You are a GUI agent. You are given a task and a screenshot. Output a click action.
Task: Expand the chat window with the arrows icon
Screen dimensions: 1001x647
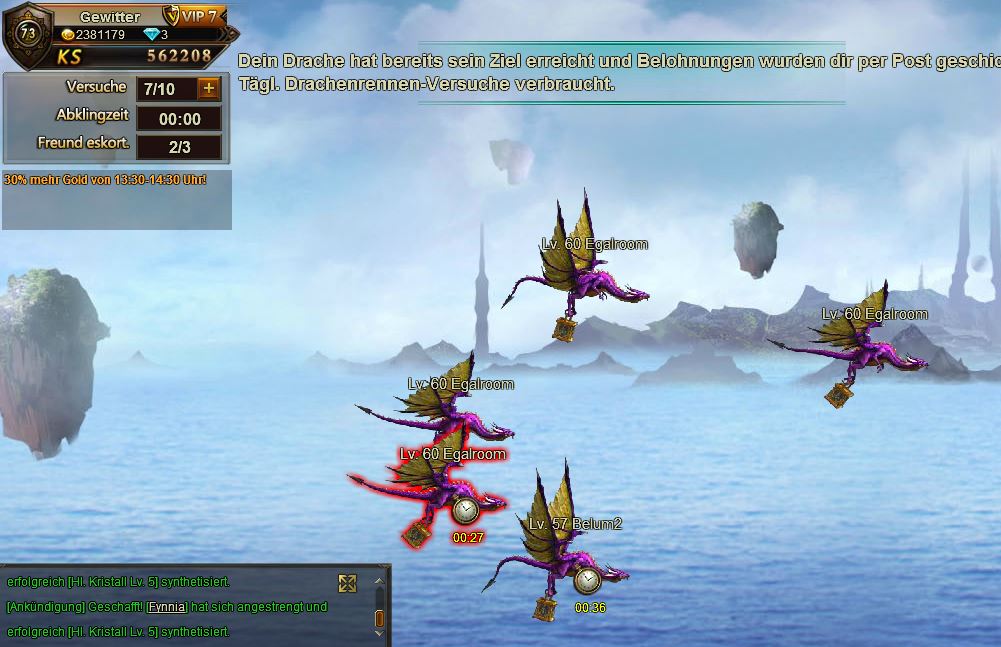point(347,584)
